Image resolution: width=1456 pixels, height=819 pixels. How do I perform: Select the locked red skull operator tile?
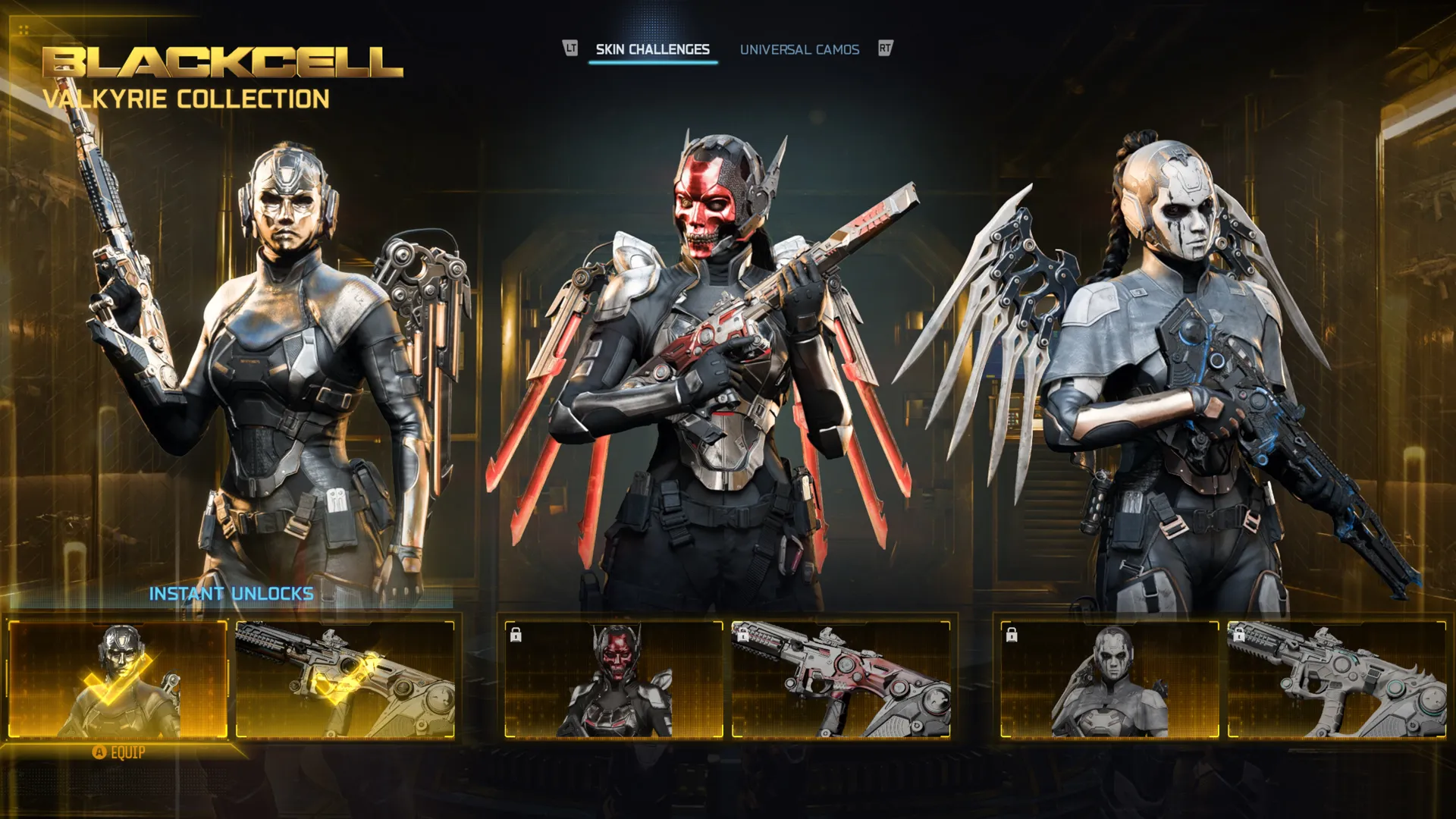[614, 679]
